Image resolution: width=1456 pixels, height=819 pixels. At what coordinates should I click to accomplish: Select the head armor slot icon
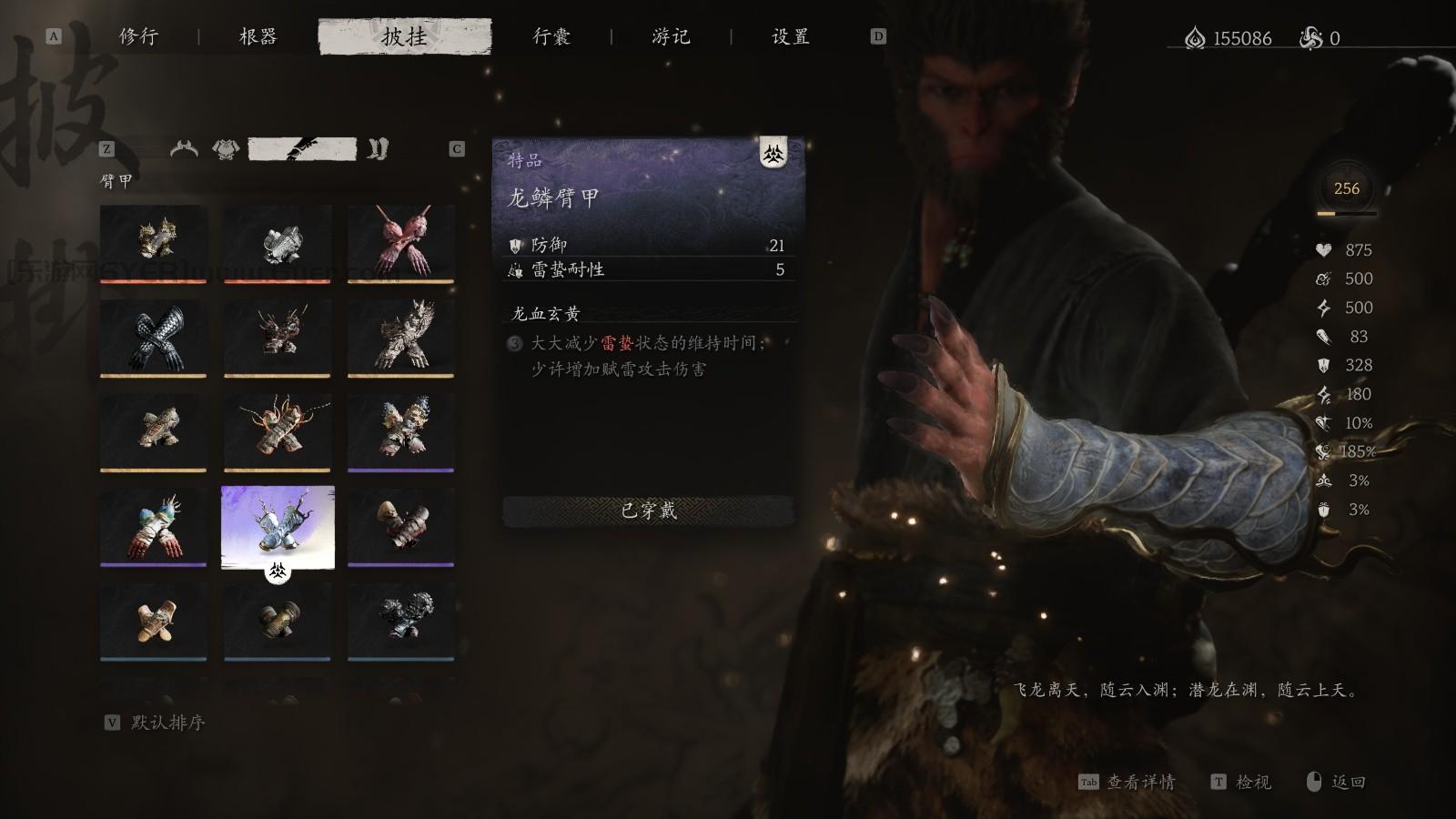click(x=185, y=147)
